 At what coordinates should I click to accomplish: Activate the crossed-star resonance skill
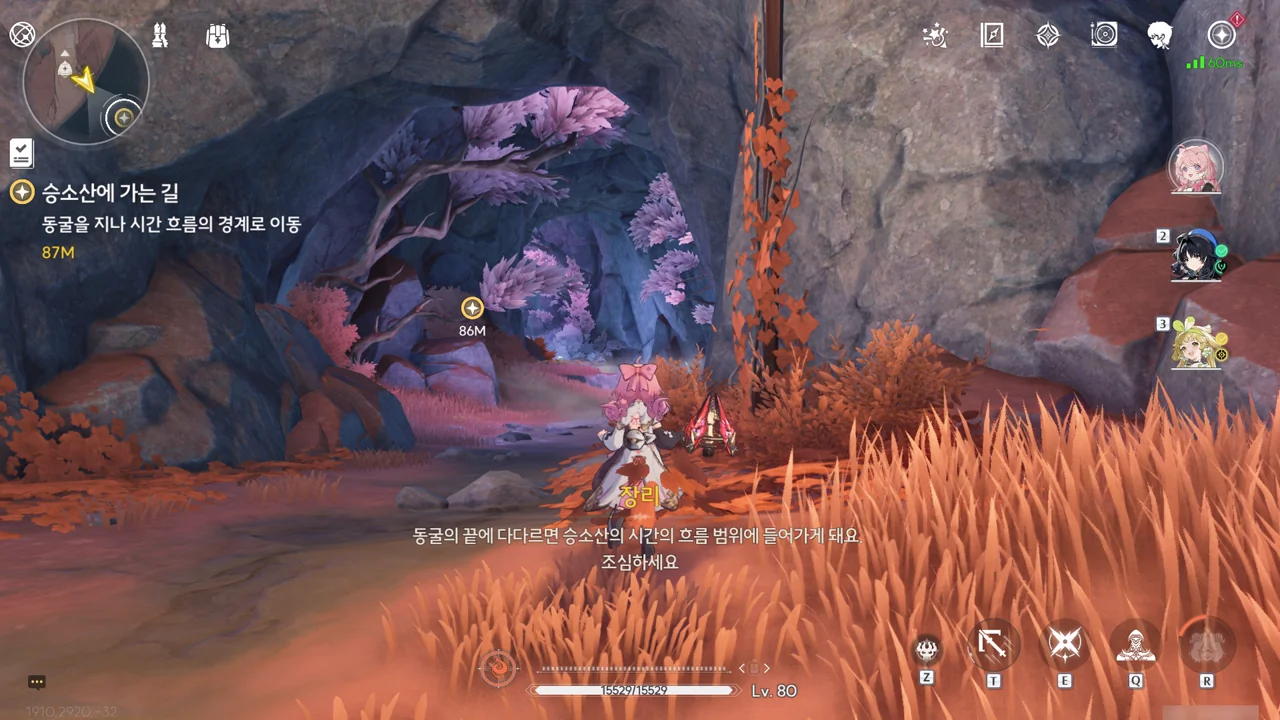[x=1065, y=645]
